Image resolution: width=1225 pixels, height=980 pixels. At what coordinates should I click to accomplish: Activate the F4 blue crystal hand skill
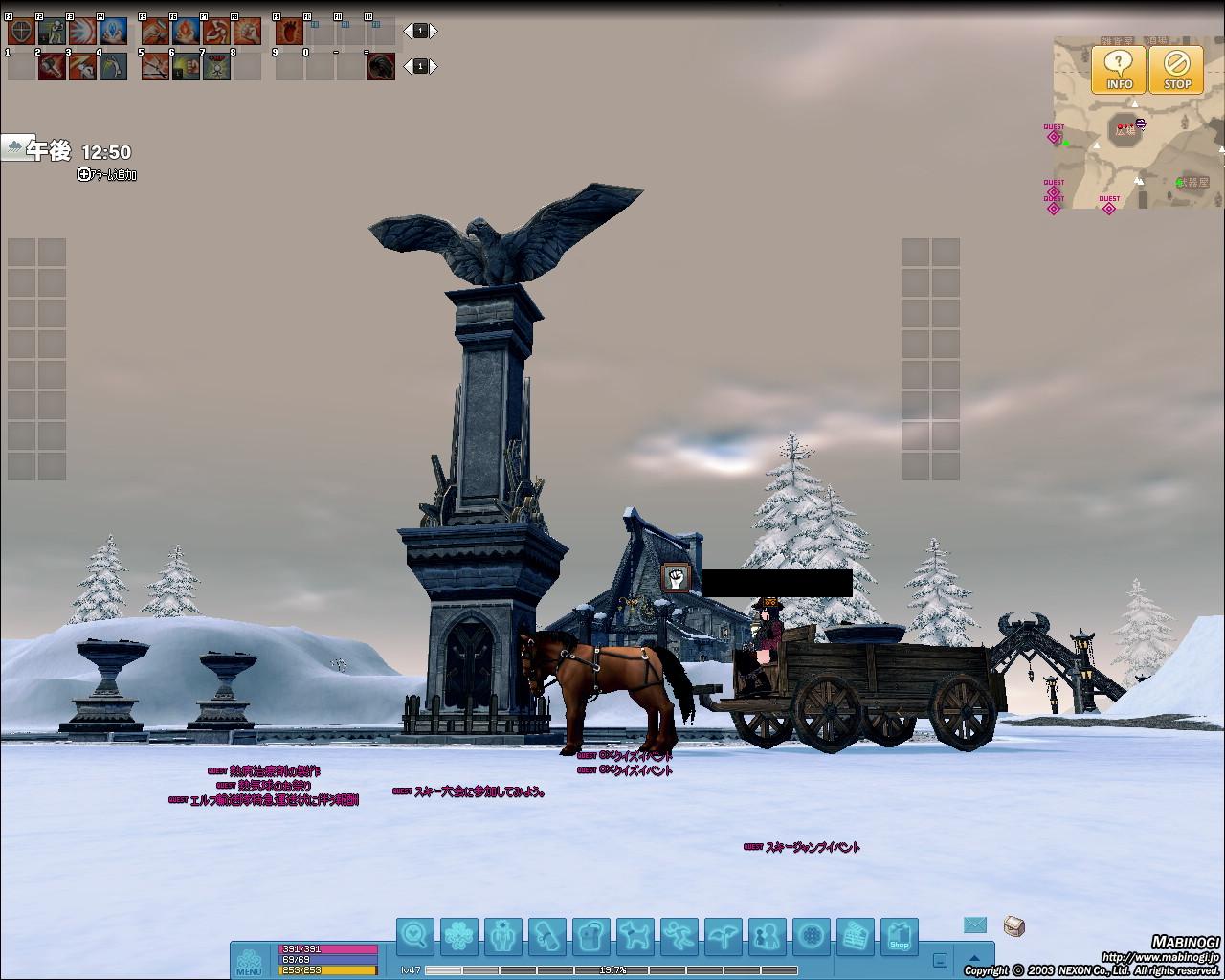point(113,32)
